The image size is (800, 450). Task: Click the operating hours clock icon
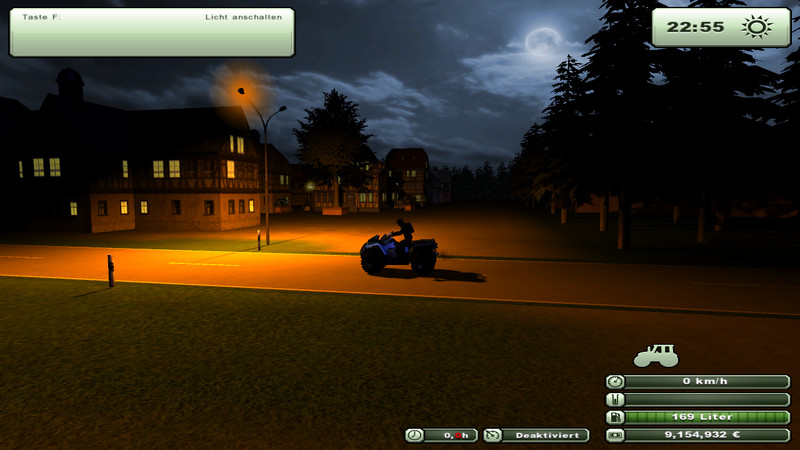415,435
